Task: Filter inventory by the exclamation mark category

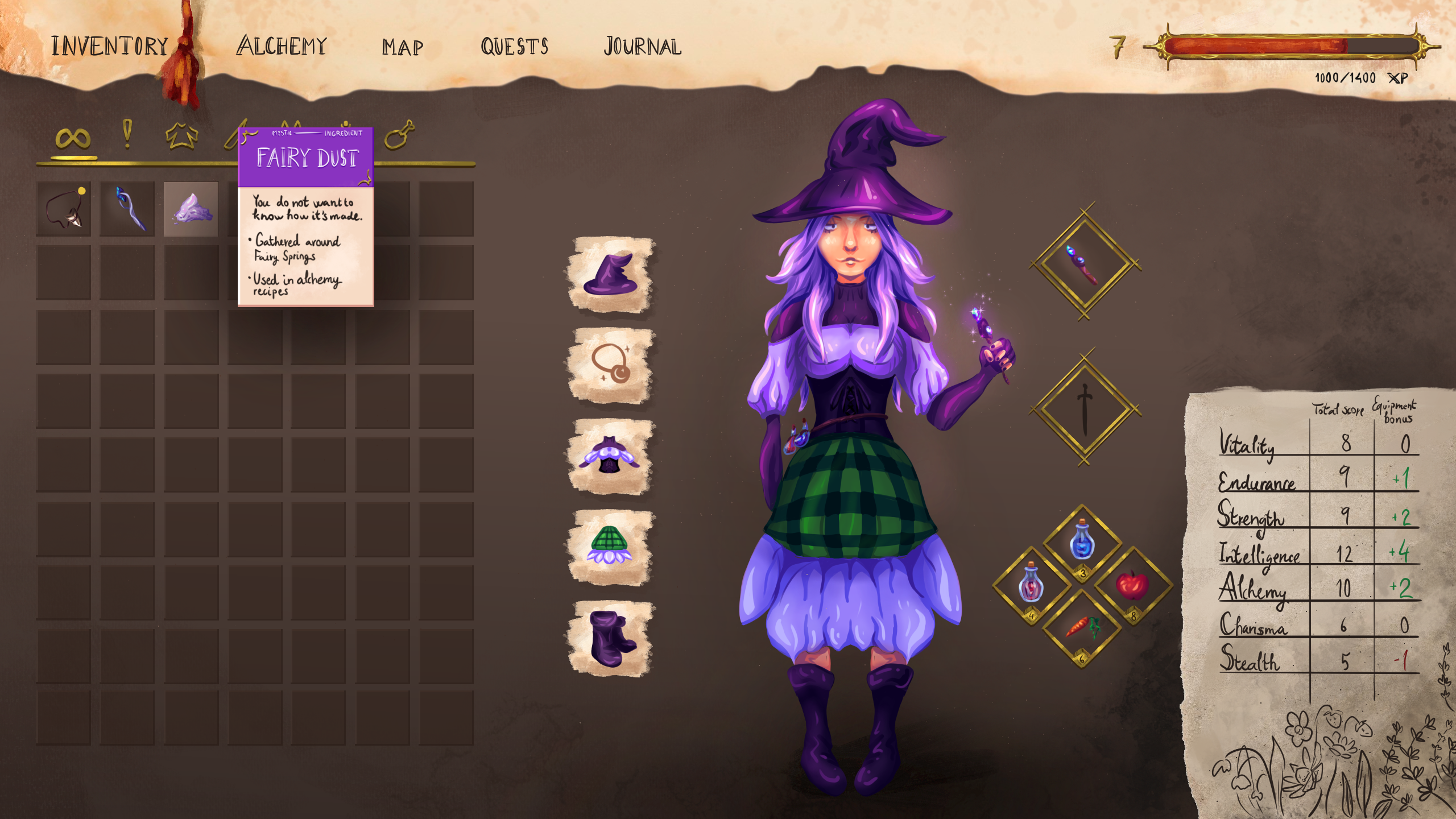Action: tap(127, 135)
